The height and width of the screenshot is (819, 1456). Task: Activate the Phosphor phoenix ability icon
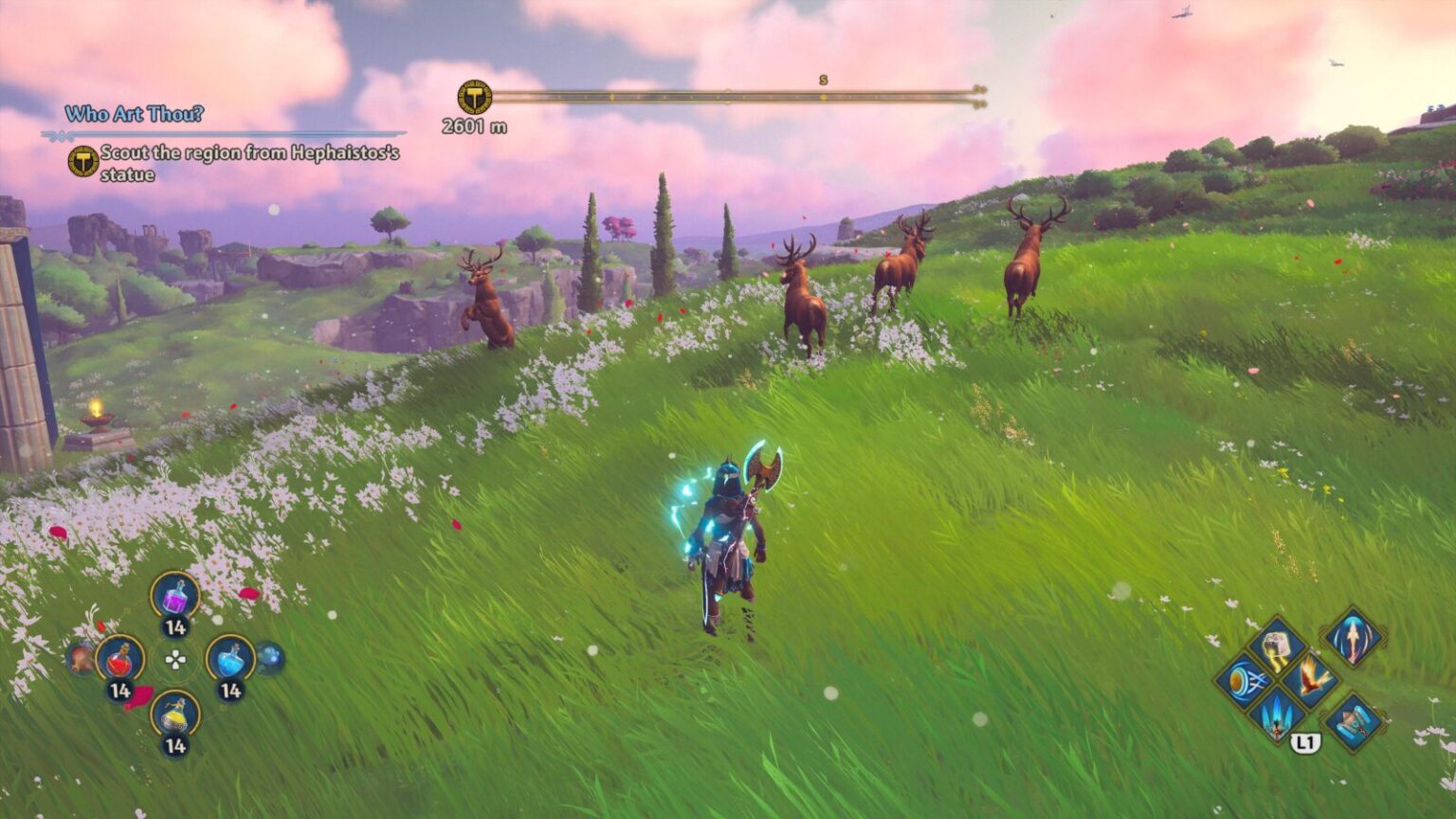[x=1312, y=679]
